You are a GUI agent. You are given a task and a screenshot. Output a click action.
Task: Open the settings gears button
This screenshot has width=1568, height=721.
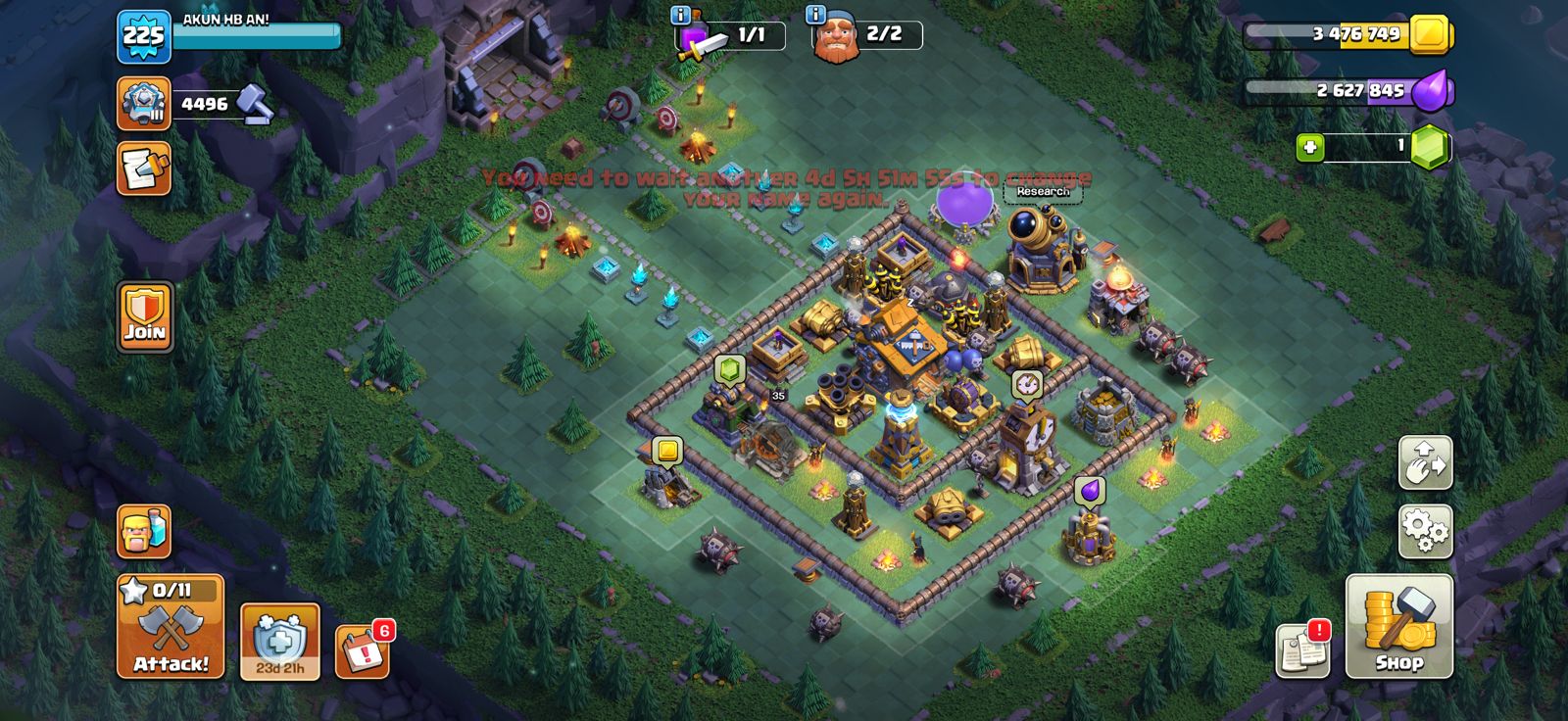click(x=1425, y=532)
